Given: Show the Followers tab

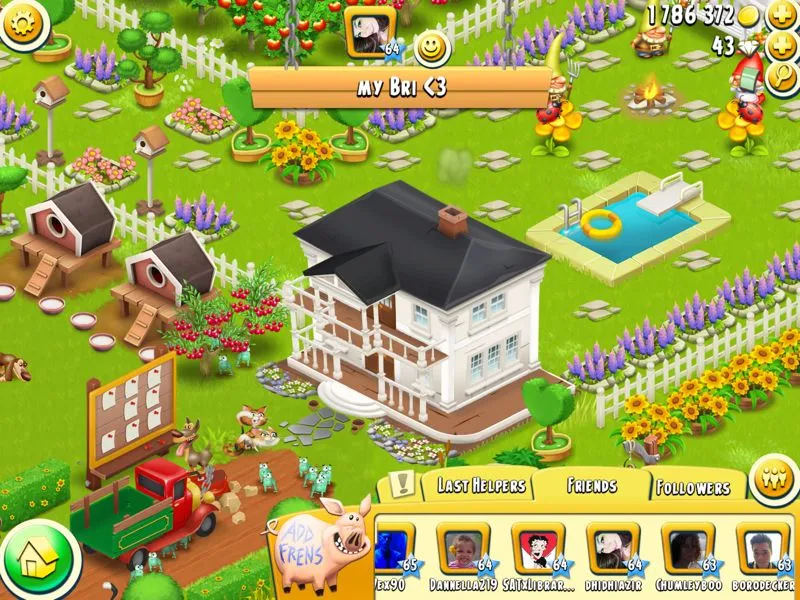Looking at the screenshot, I should pyautogui.click(x=693, y=488).
